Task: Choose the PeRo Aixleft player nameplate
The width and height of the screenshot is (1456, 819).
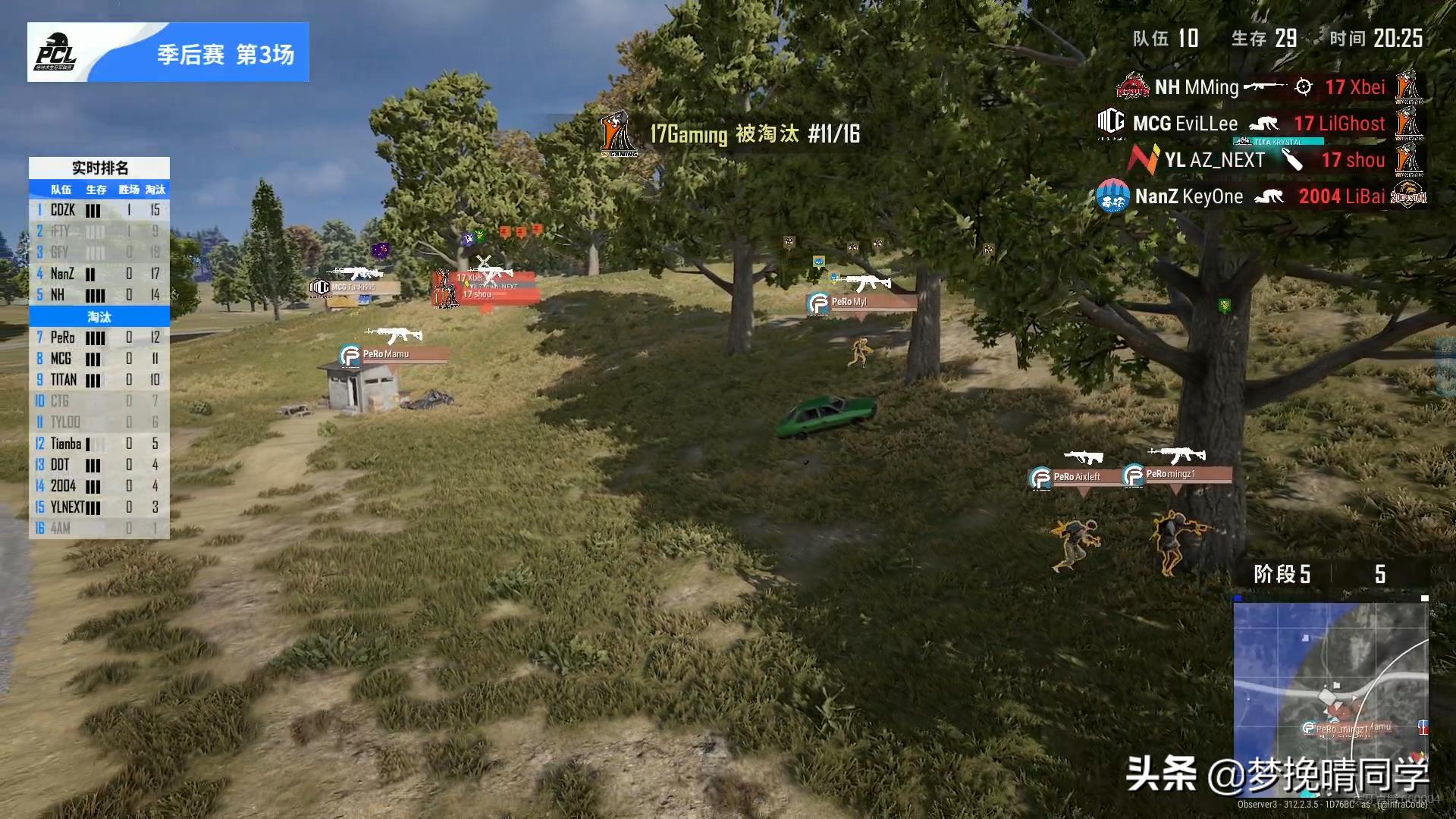Action: [x=1075, y=477]
